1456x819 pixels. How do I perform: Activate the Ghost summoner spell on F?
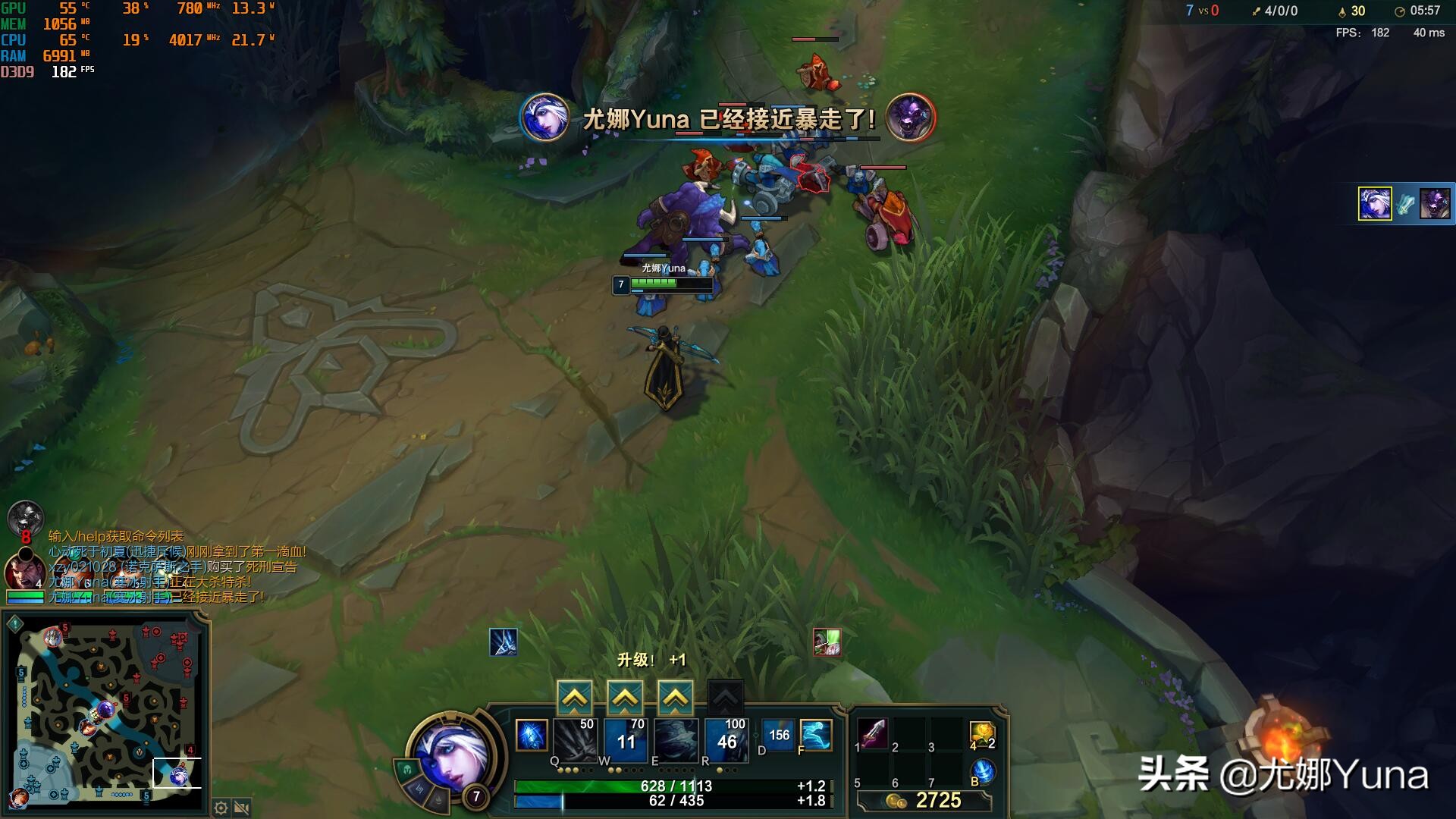[x=816, y=735]
